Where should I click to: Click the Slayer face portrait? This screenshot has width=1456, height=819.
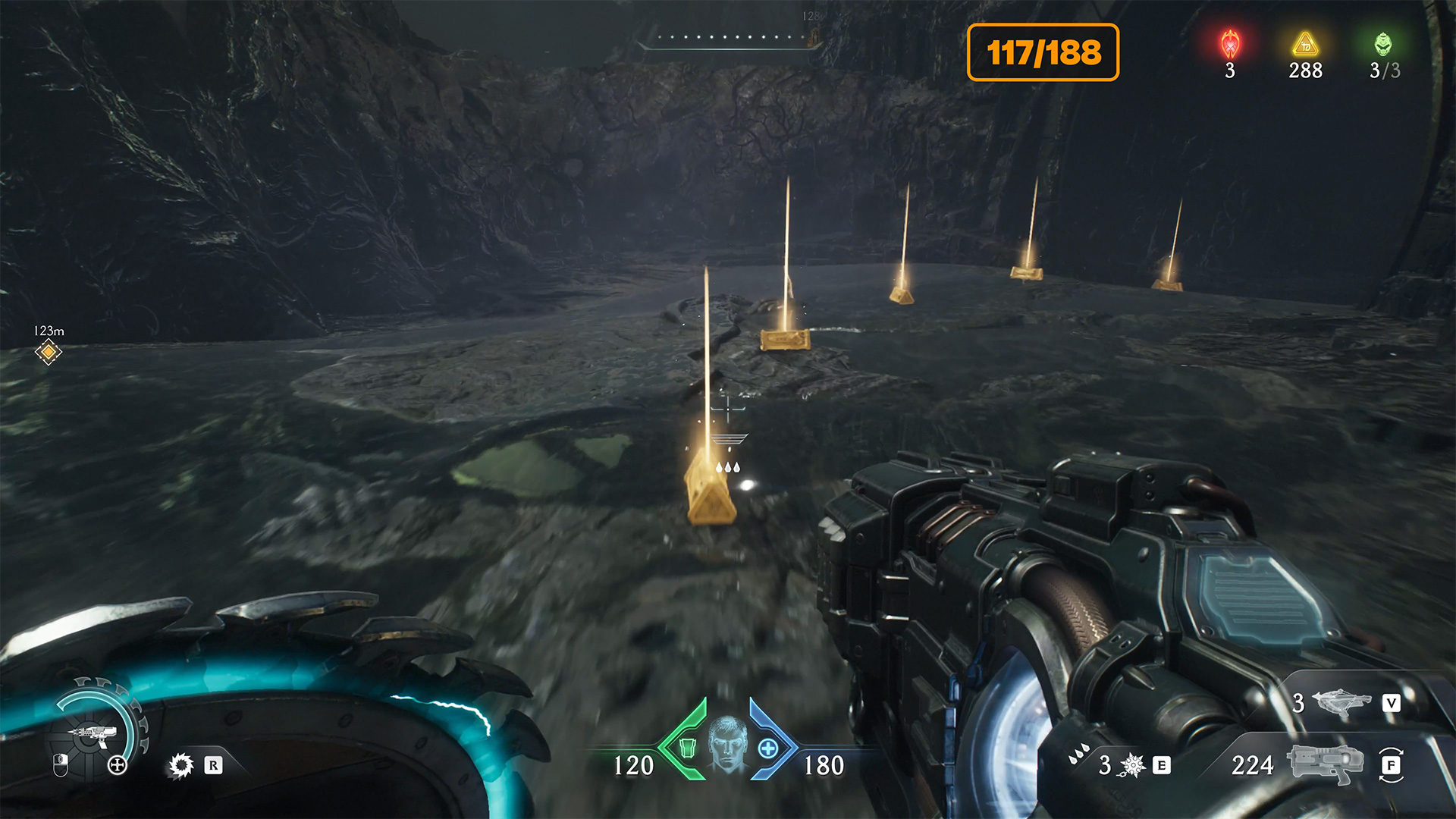tap(727, 744)
